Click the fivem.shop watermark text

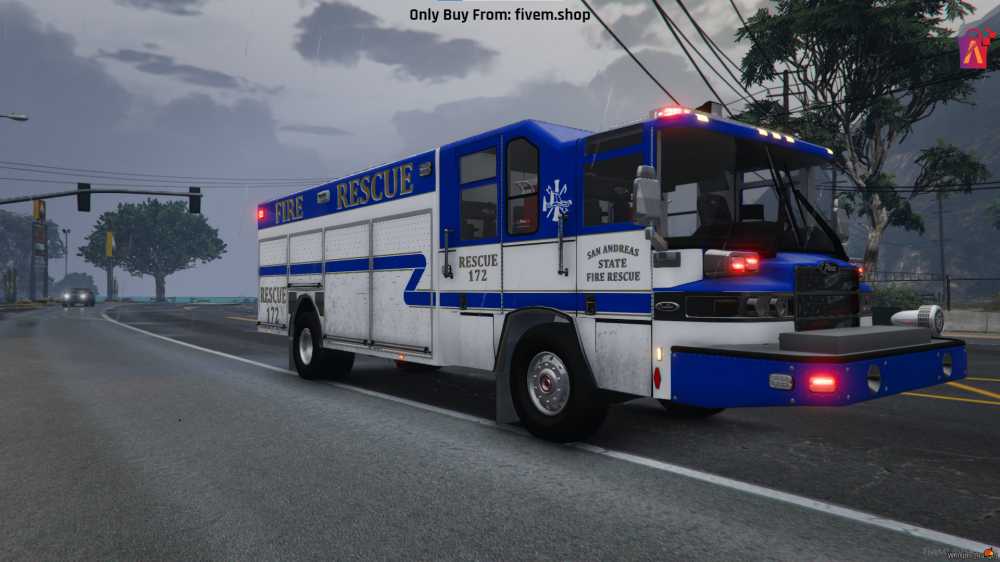(500, 15)
